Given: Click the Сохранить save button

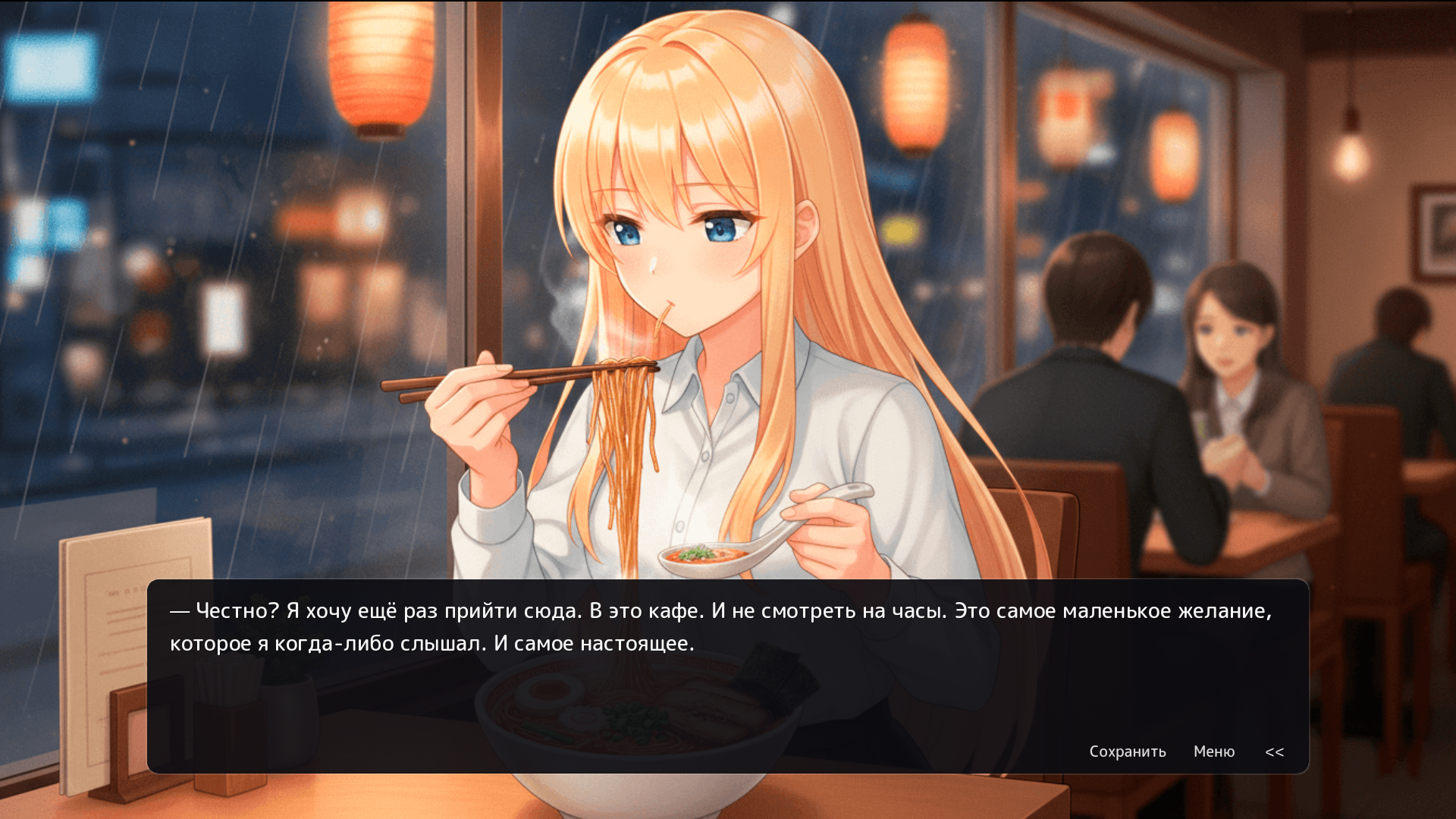Looking at the screenshot, I should point(1127,752).
